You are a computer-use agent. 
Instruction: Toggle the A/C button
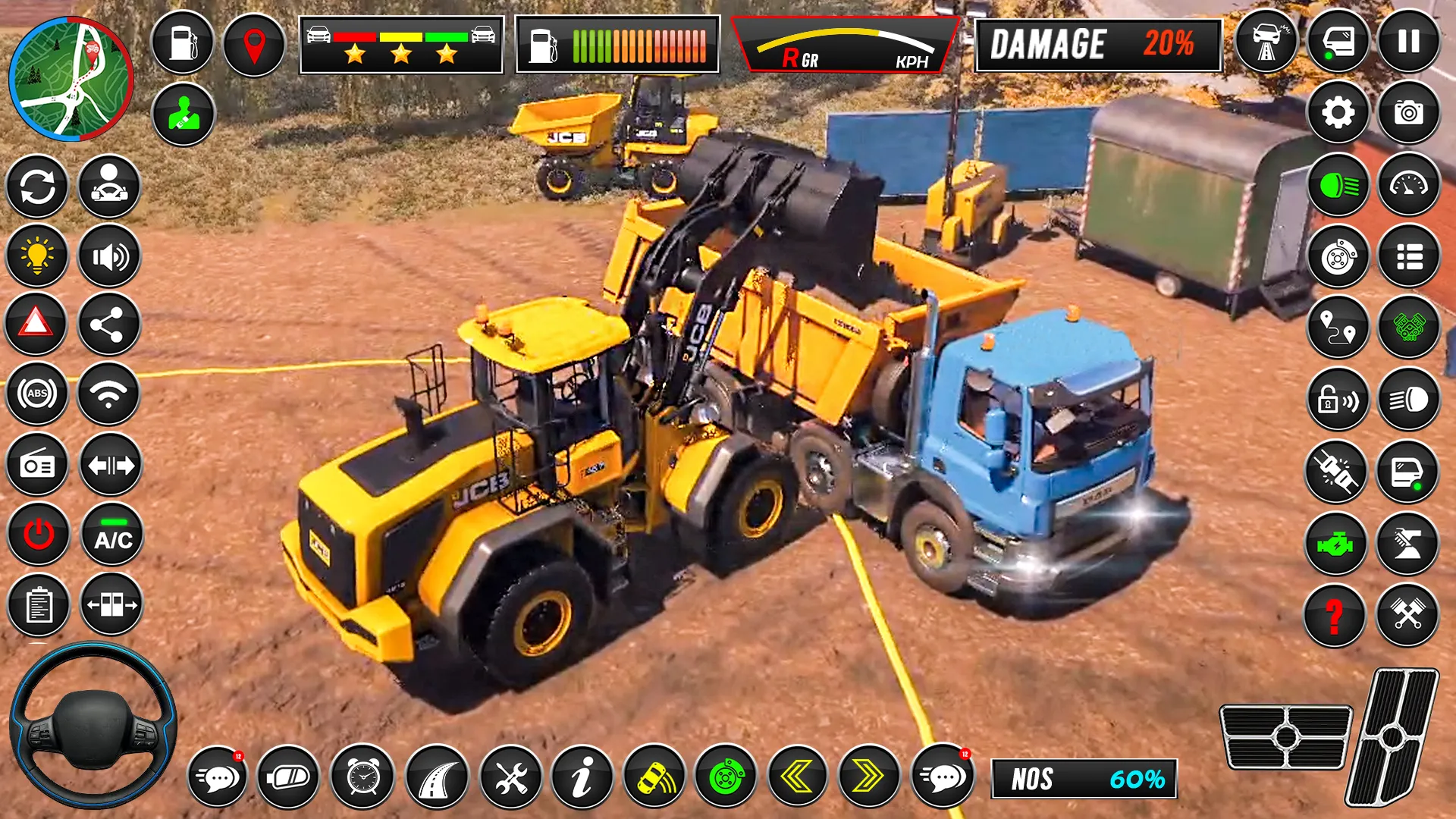pyautogui.click(x=112, y=535)
